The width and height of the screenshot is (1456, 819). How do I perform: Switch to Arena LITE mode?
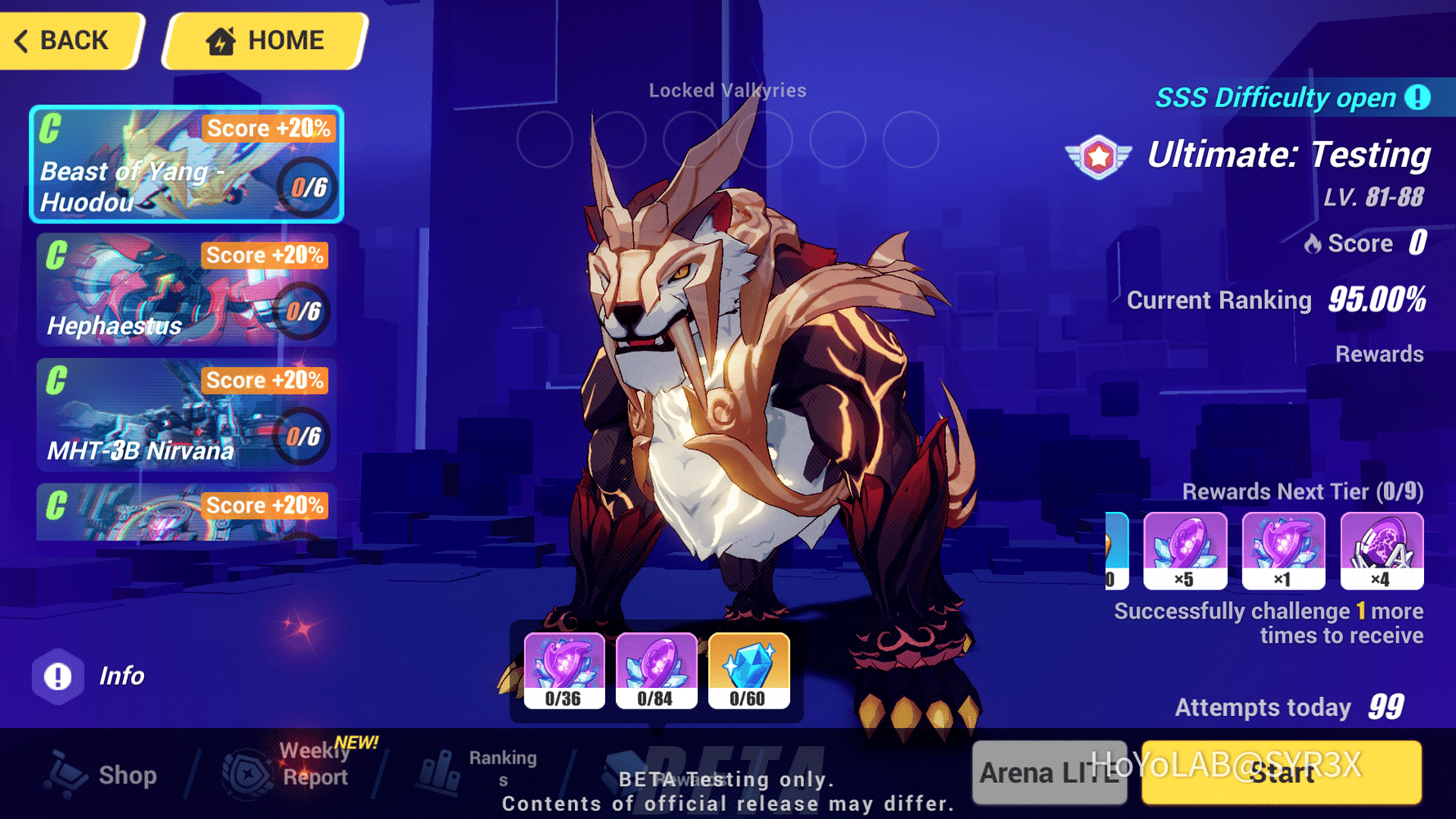pyautogui.click(x=1049, y=771)
